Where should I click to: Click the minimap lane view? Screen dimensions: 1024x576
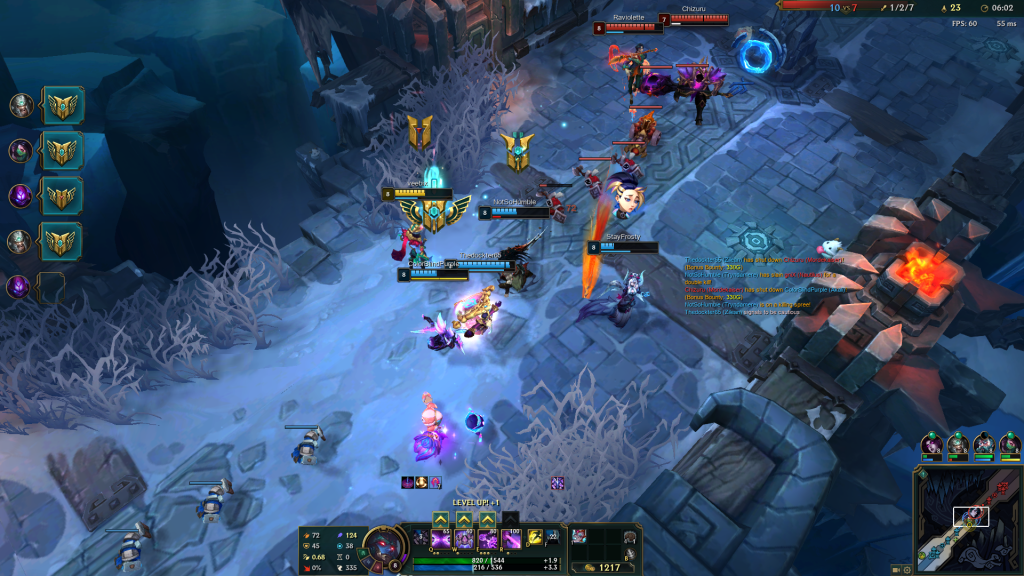pyautogui.click(x=967, y=520)
